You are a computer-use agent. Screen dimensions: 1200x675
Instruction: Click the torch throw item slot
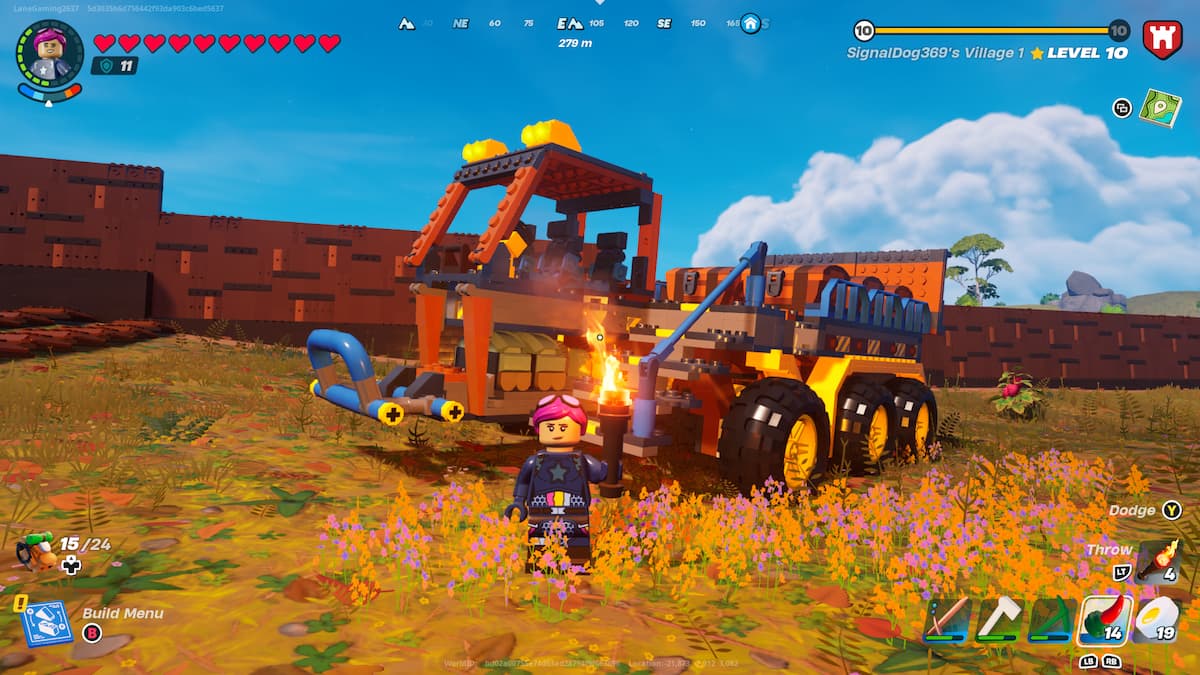1158,560
